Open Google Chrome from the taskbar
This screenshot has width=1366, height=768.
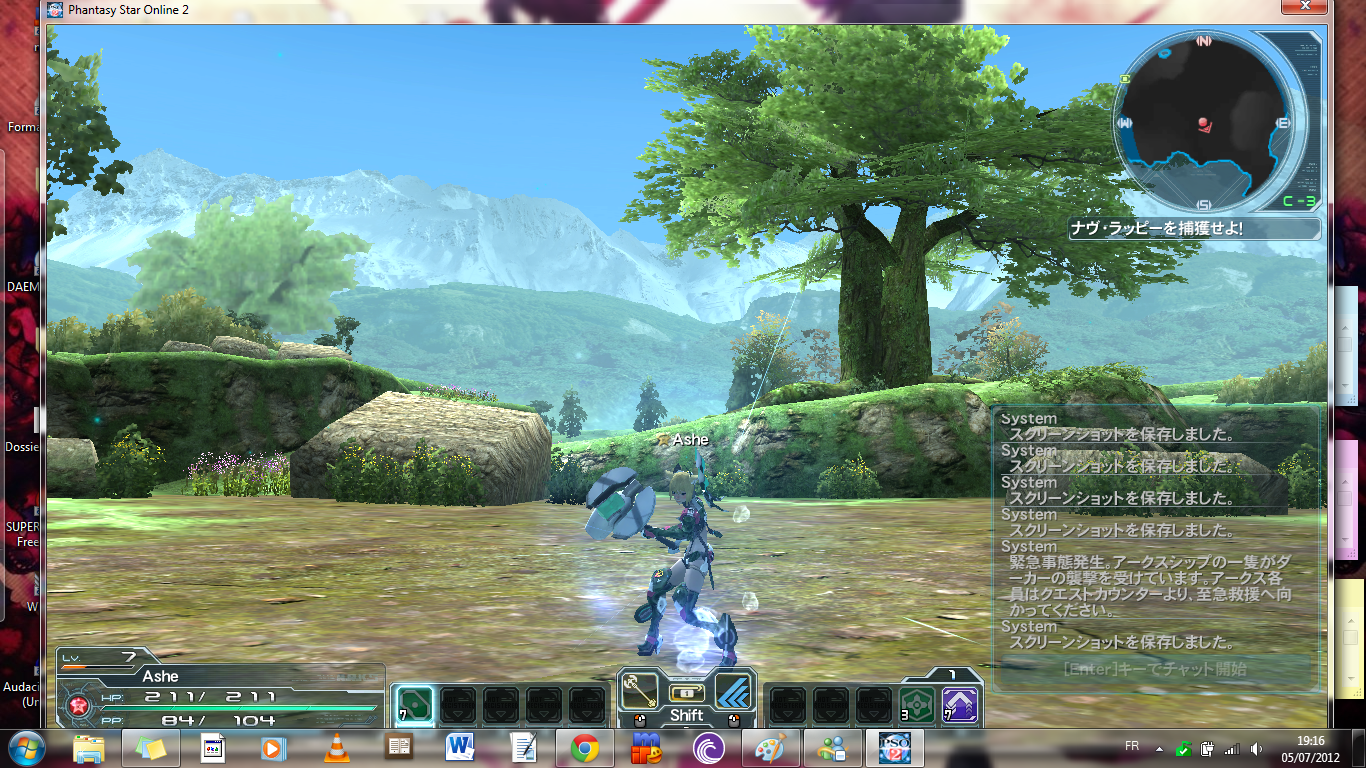[585, 747]
